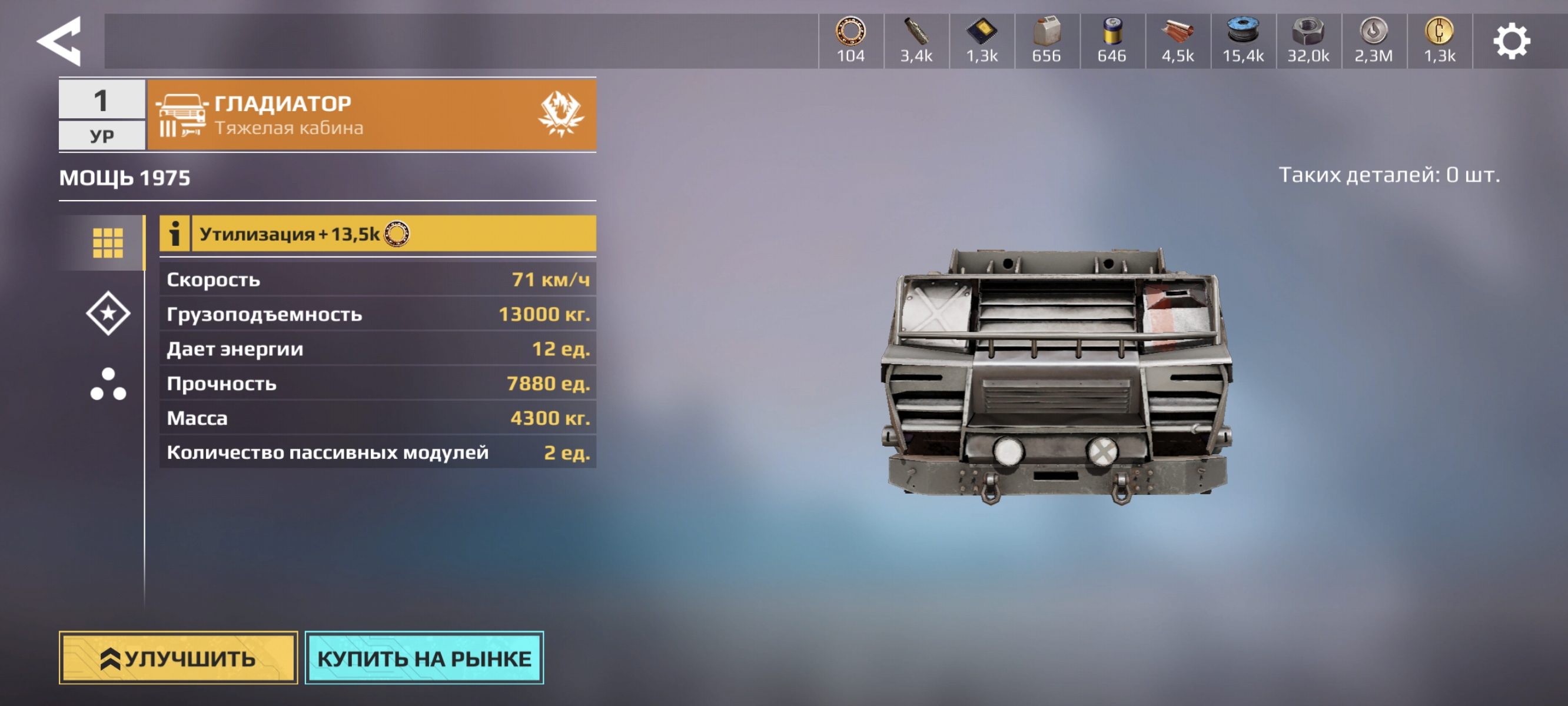Open settings via the gear icon

pyautogui.click(x=1511, y=41)
